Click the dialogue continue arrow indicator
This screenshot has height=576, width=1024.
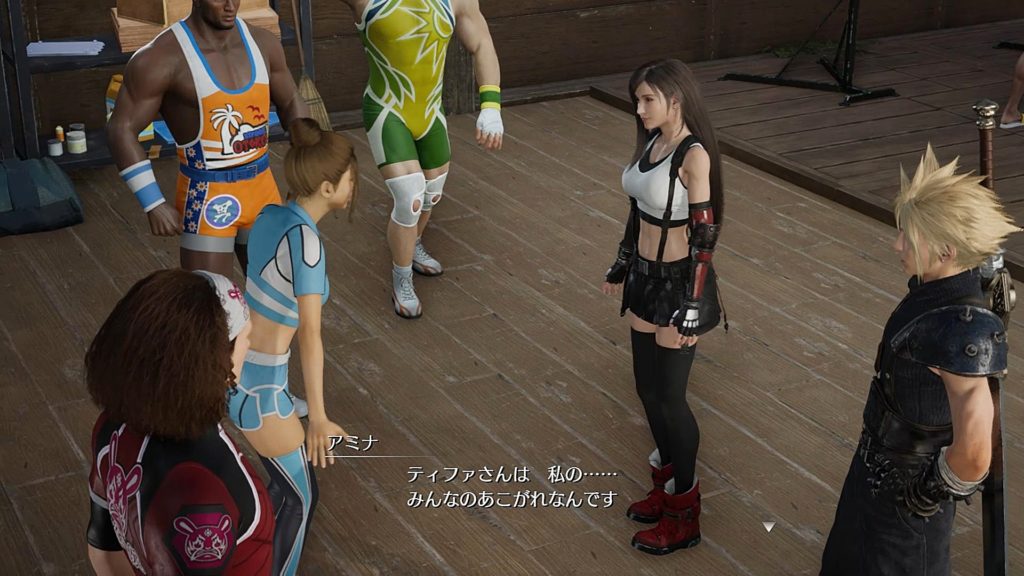coord(767,526)
